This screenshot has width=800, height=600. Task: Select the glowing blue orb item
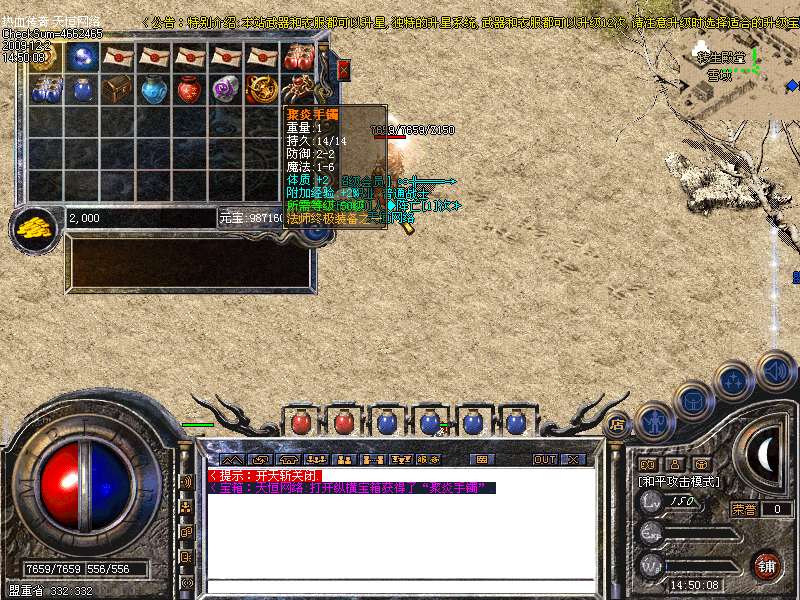82,57
